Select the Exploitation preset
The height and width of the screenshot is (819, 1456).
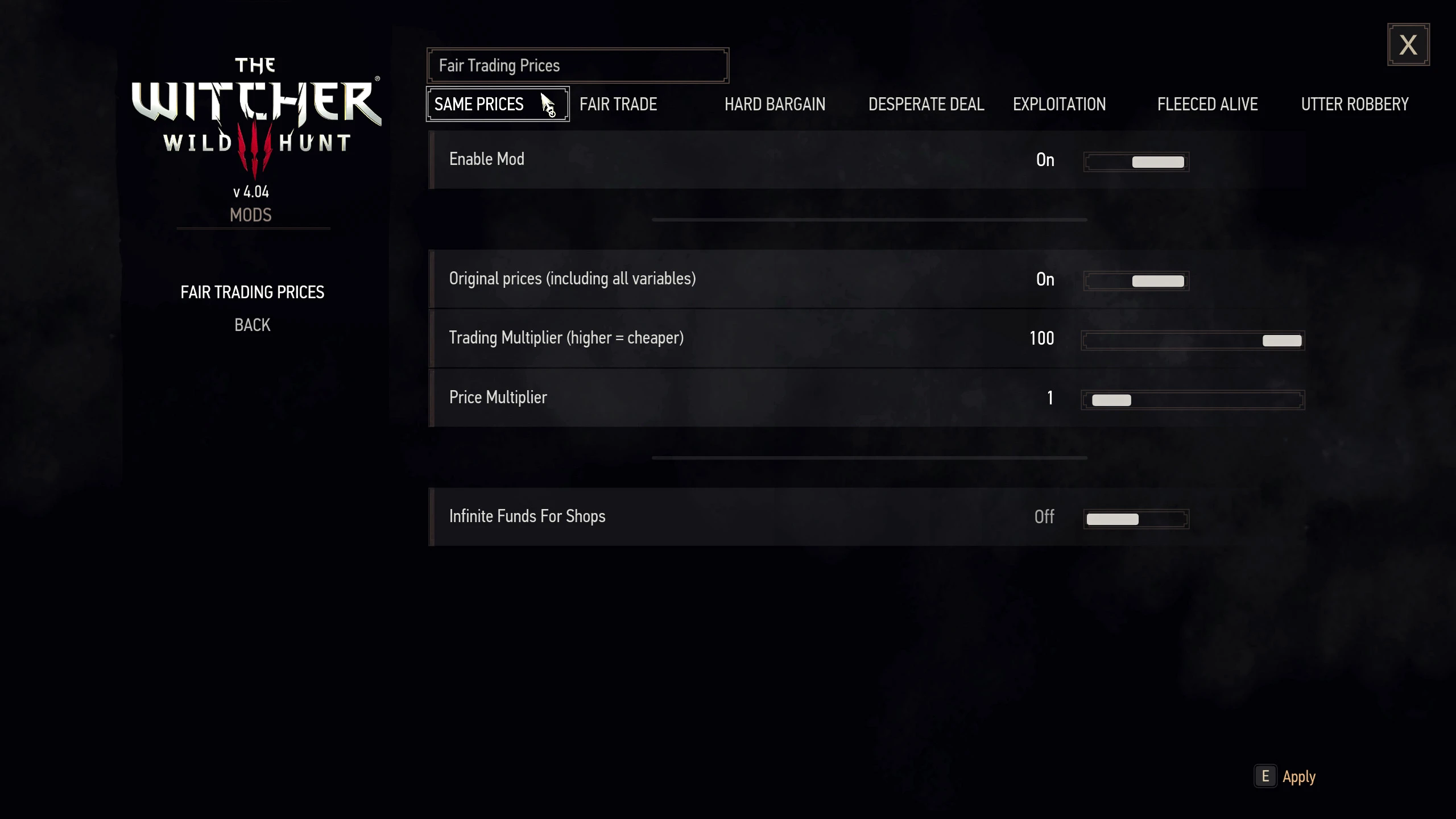(x=1059, y=105)
